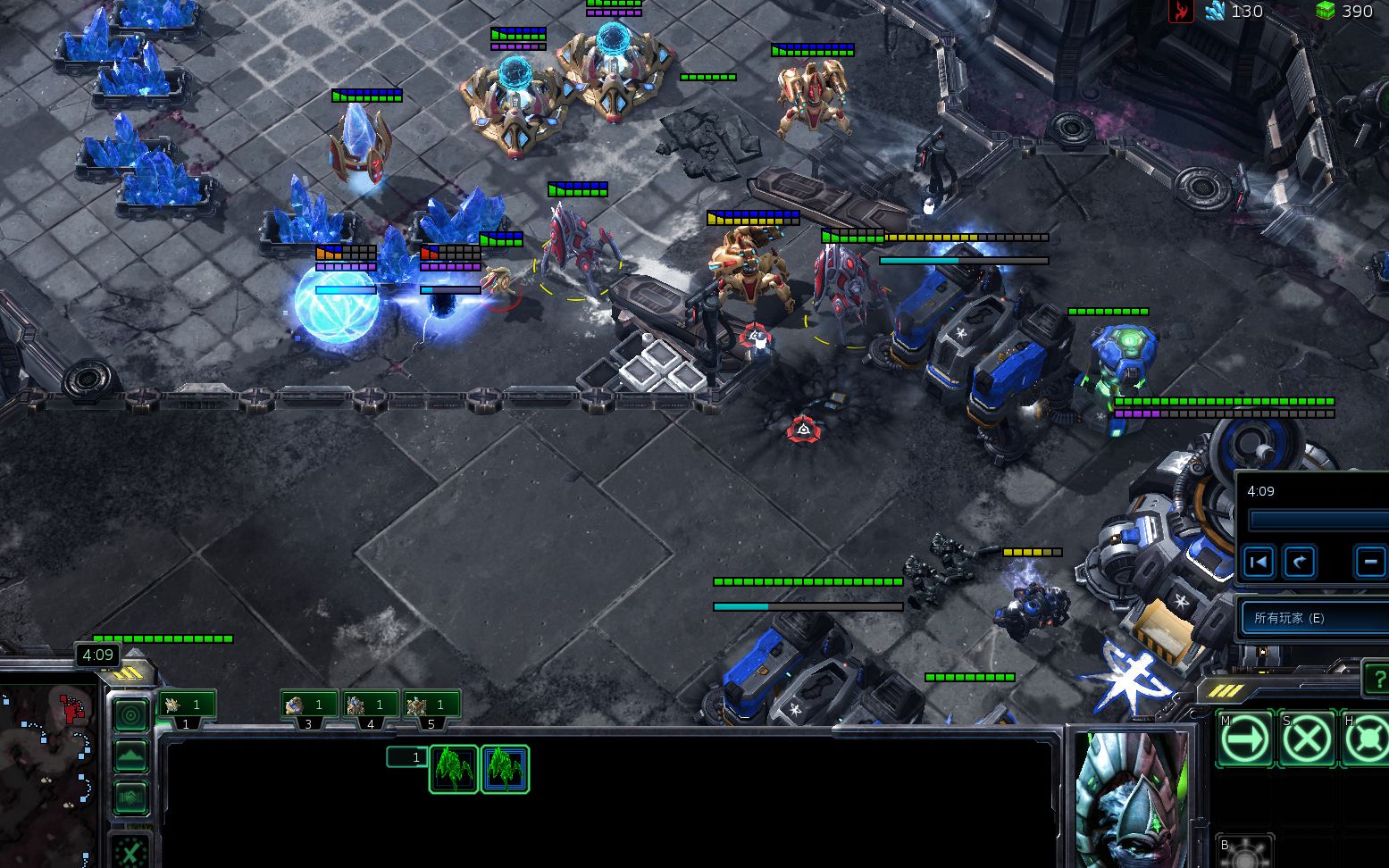
Task: Slow down replay speed with minus button
Action: (1369, 562)
